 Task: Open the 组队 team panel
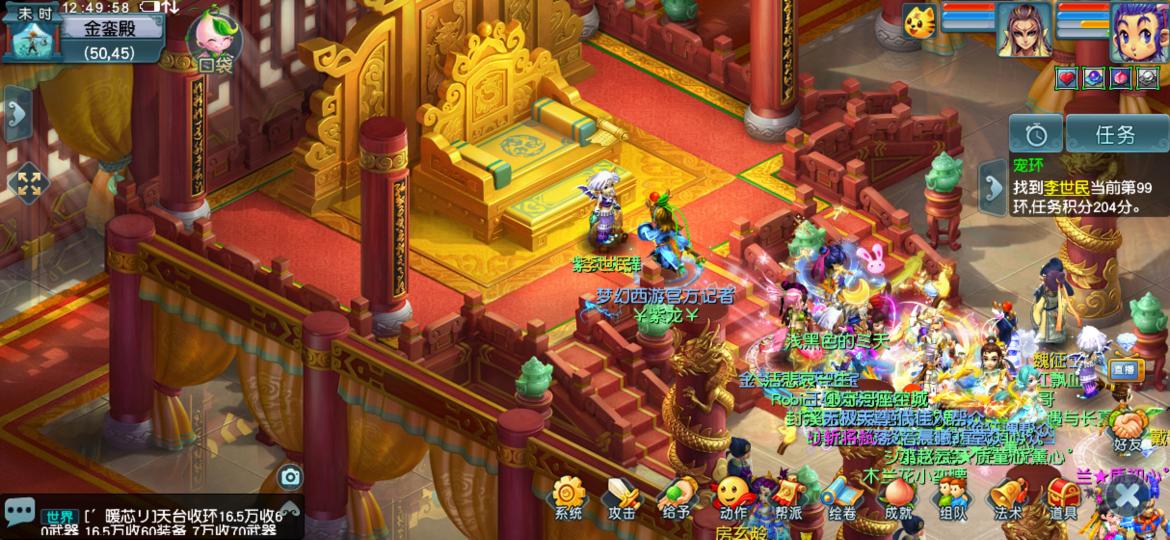(952, 495)
